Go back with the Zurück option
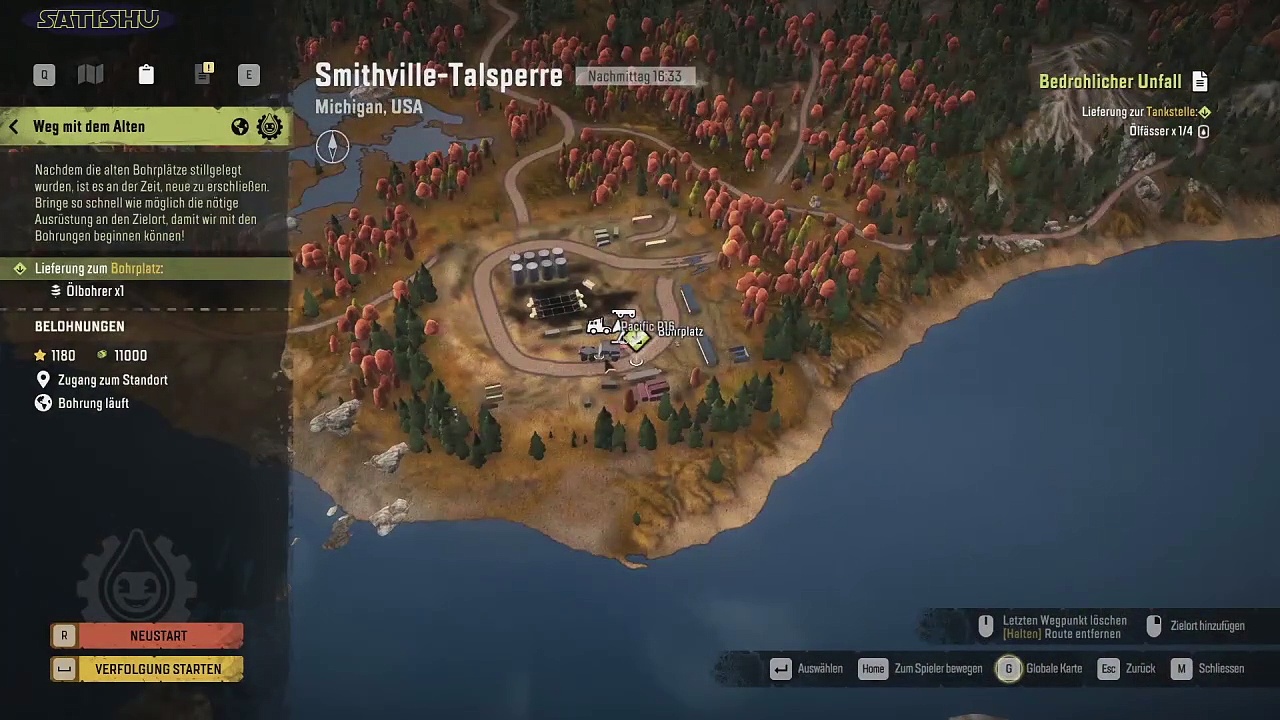The width and height of the screenshot is (1280, 720). [x=1126, y=668]
